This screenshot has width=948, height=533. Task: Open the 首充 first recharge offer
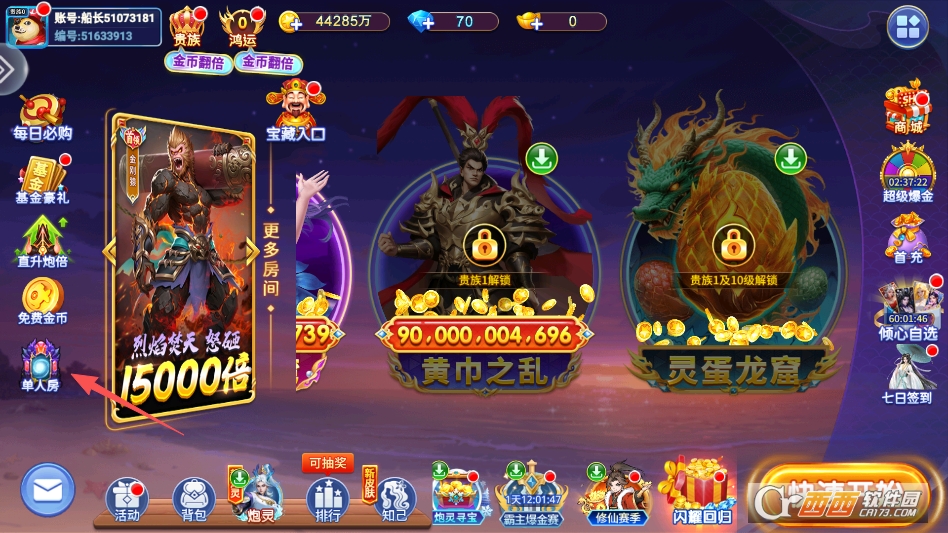pos(907,240)
